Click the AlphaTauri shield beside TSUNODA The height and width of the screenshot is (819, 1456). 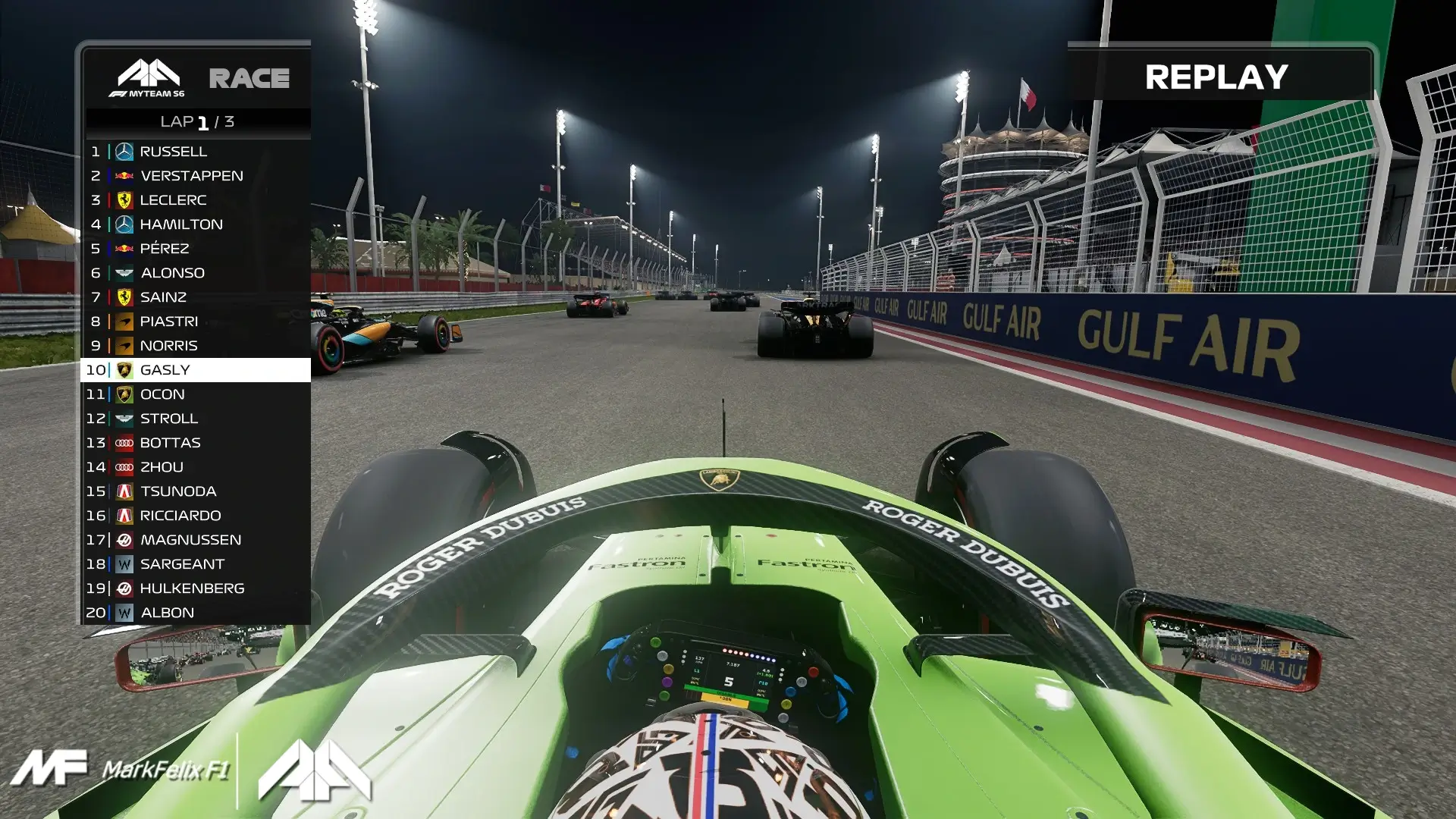pos(123,491)
